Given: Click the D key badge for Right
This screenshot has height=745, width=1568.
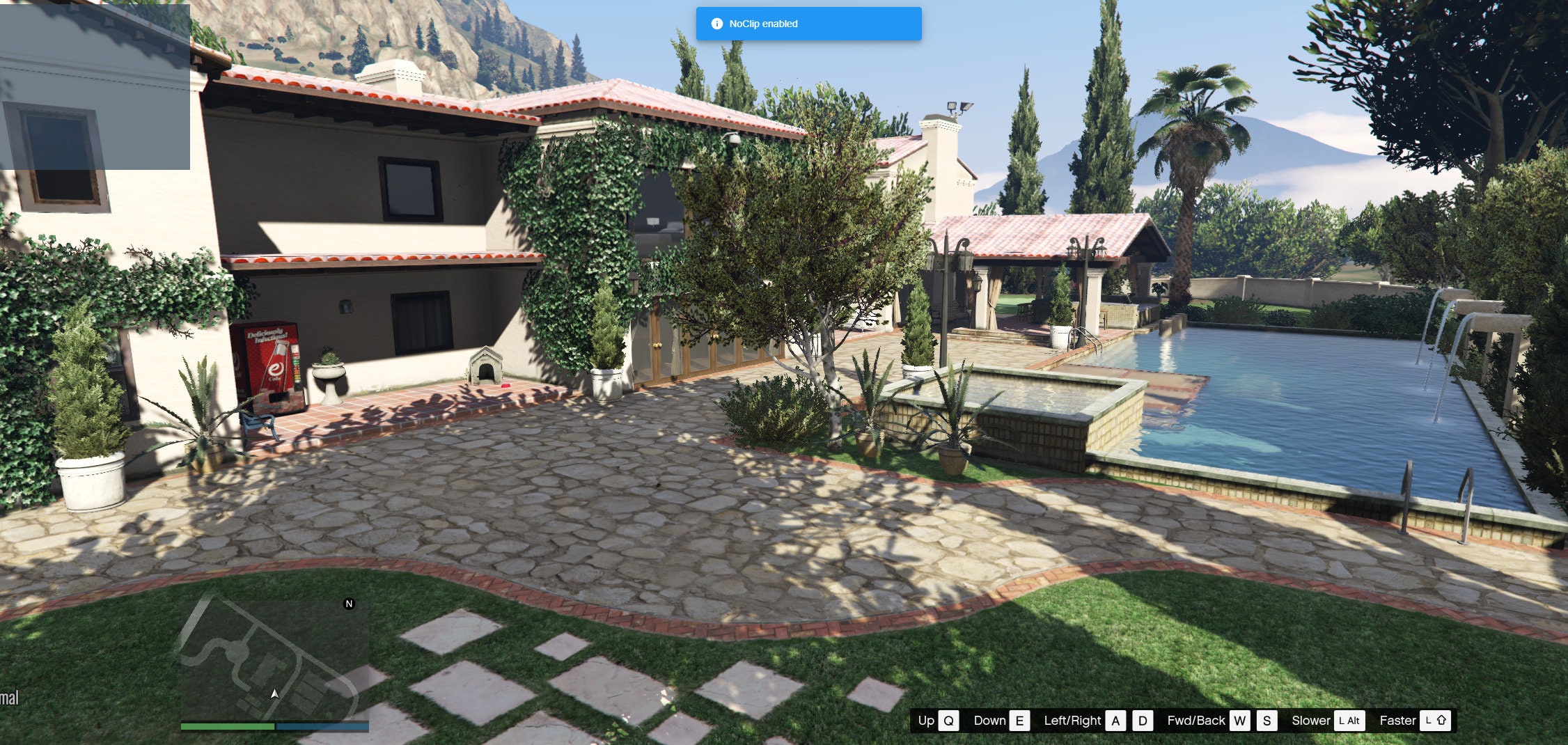Looking at the screenshot, I should [1142, 721].
